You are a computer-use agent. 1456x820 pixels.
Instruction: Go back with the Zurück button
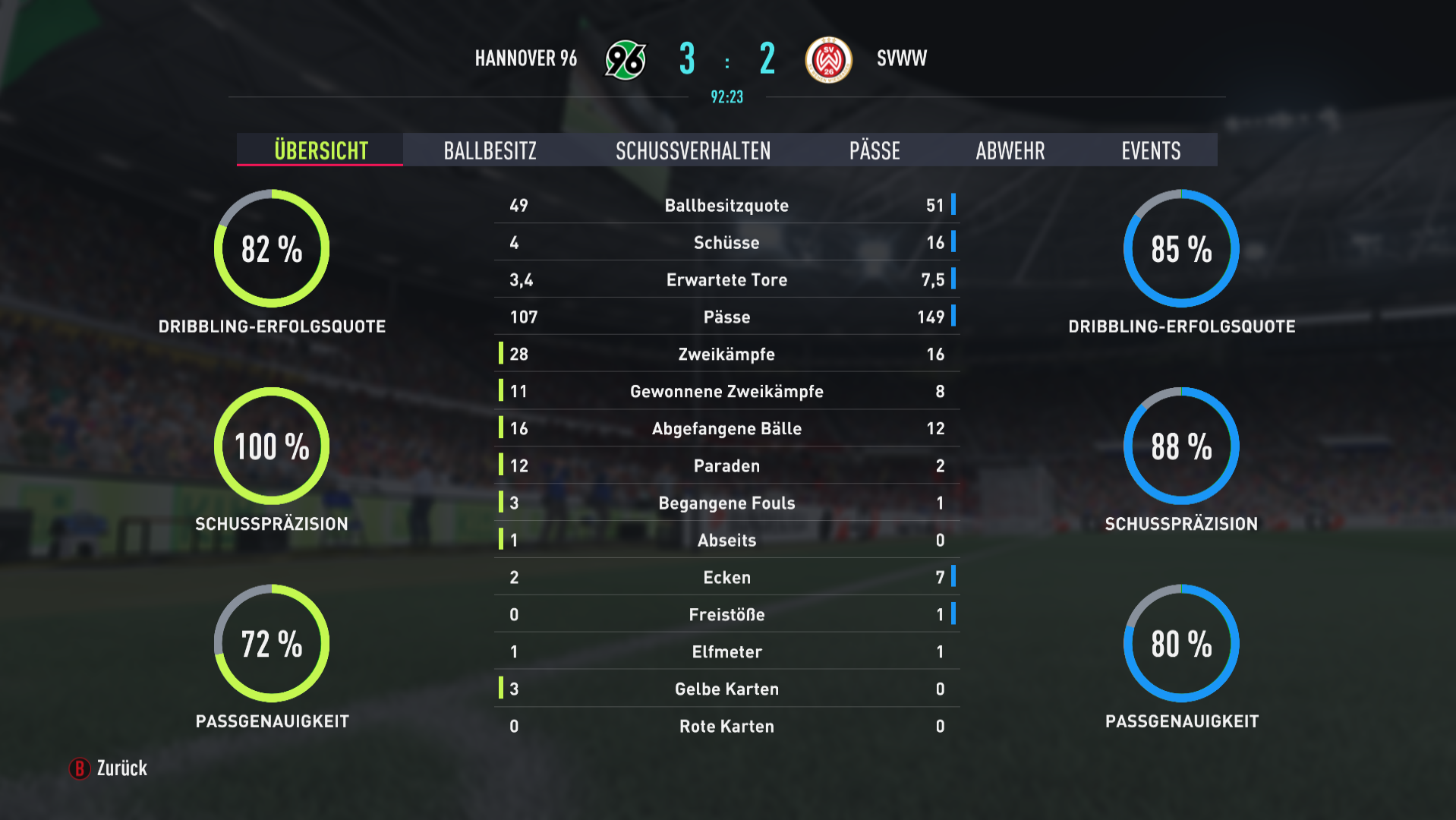point(109,768)
